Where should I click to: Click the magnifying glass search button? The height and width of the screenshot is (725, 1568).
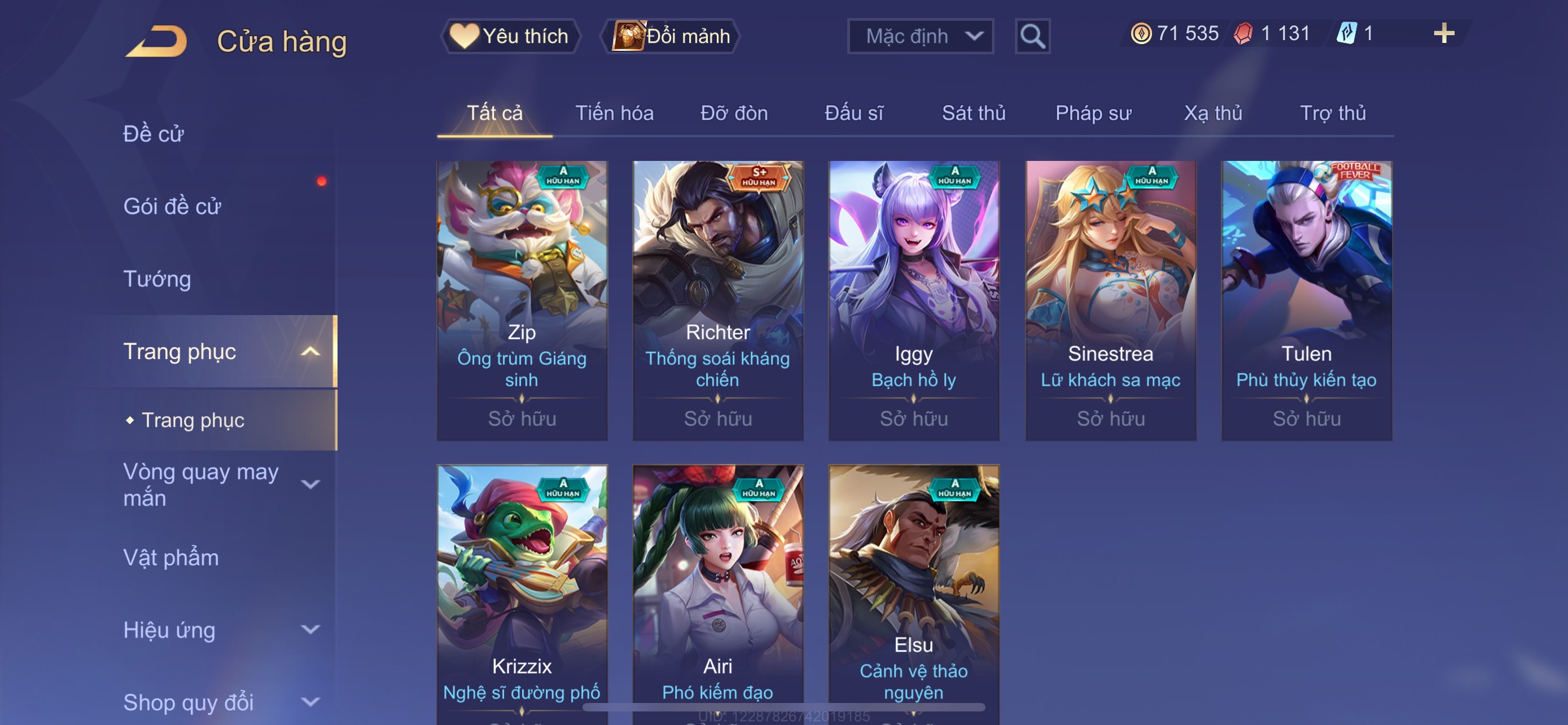click(x=1032, y=37)
